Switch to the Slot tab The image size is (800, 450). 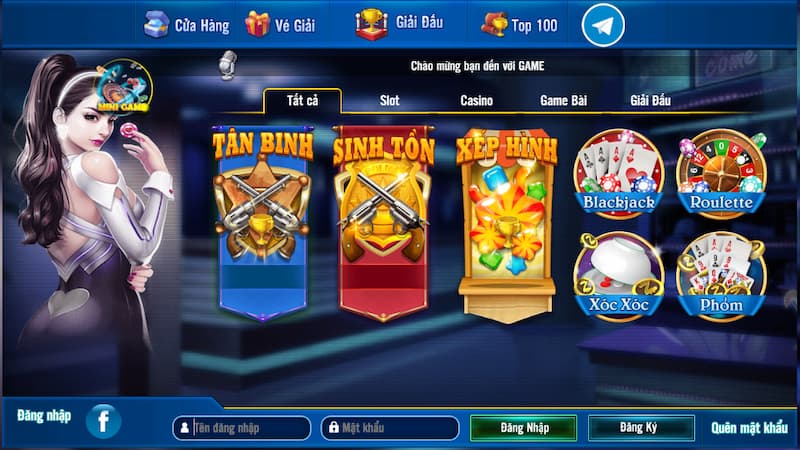(x=389, y=101)
